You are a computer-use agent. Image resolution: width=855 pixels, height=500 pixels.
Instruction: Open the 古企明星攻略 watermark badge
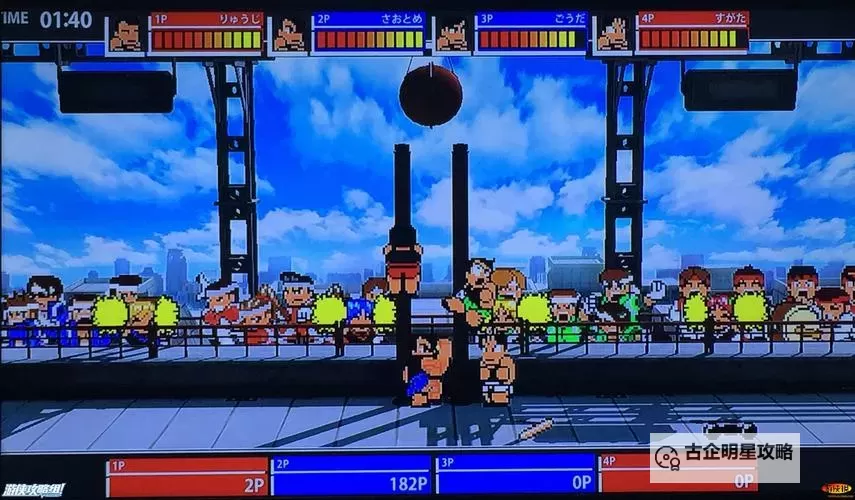click(x=725, y=452)
